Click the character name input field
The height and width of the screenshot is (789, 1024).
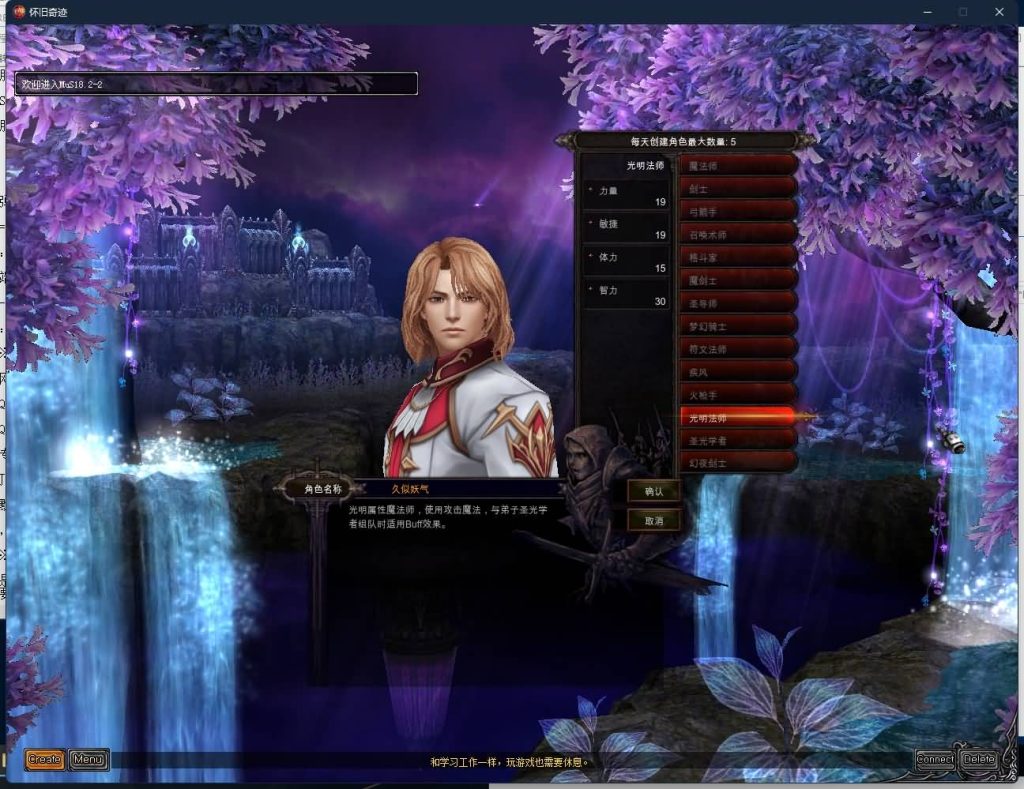(x=460, y=490)
